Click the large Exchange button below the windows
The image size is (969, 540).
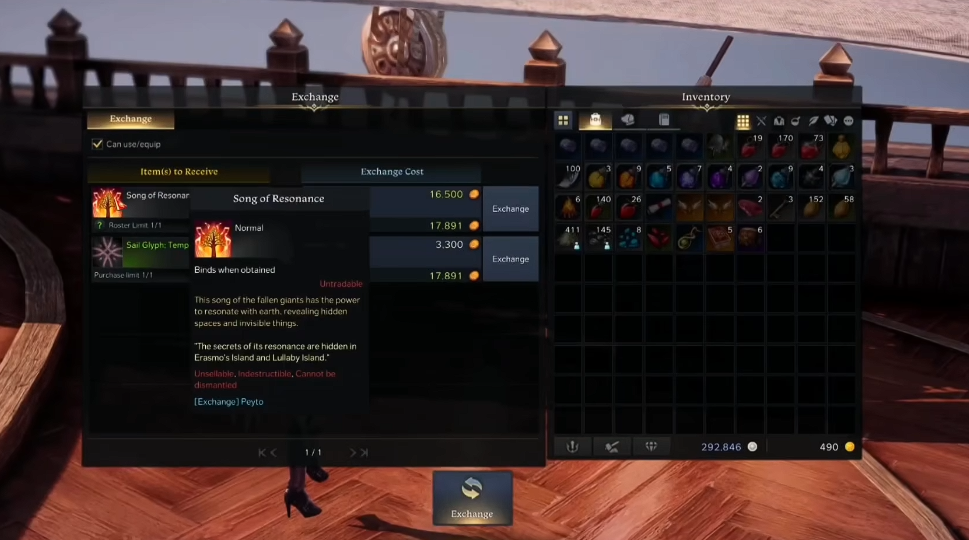pos(472,498)
